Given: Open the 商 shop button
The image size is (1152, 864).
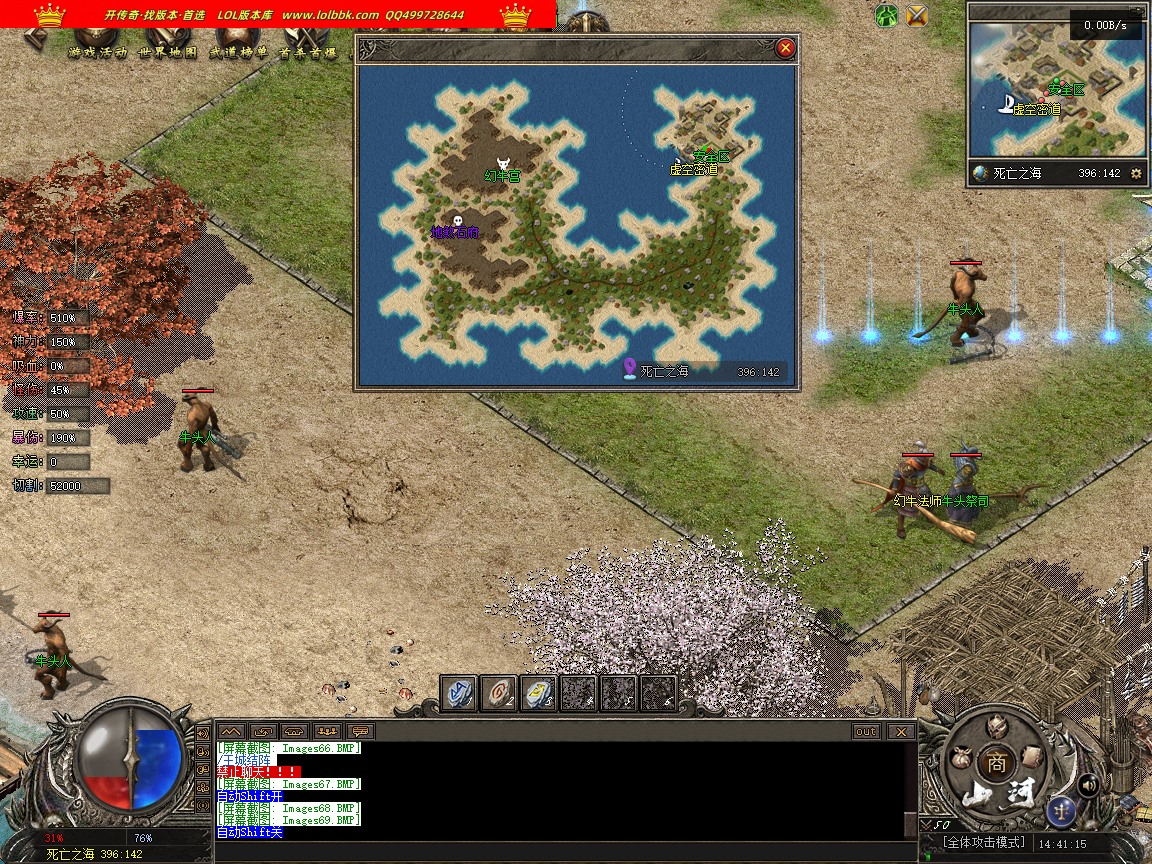Looking at the screenshot, I should 994,761.
